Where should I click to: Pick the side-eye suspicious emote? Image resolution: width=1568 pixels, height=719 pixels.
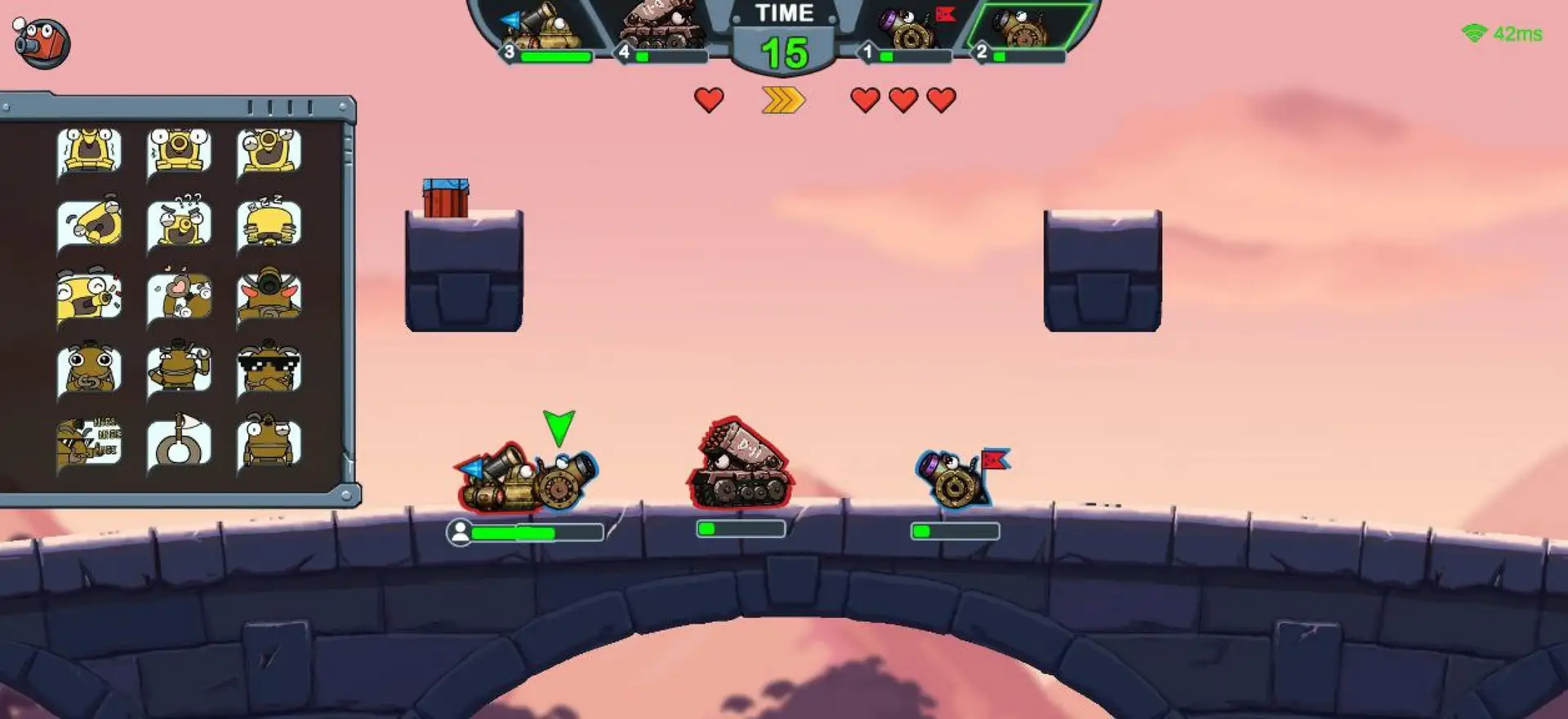point(269,445)
